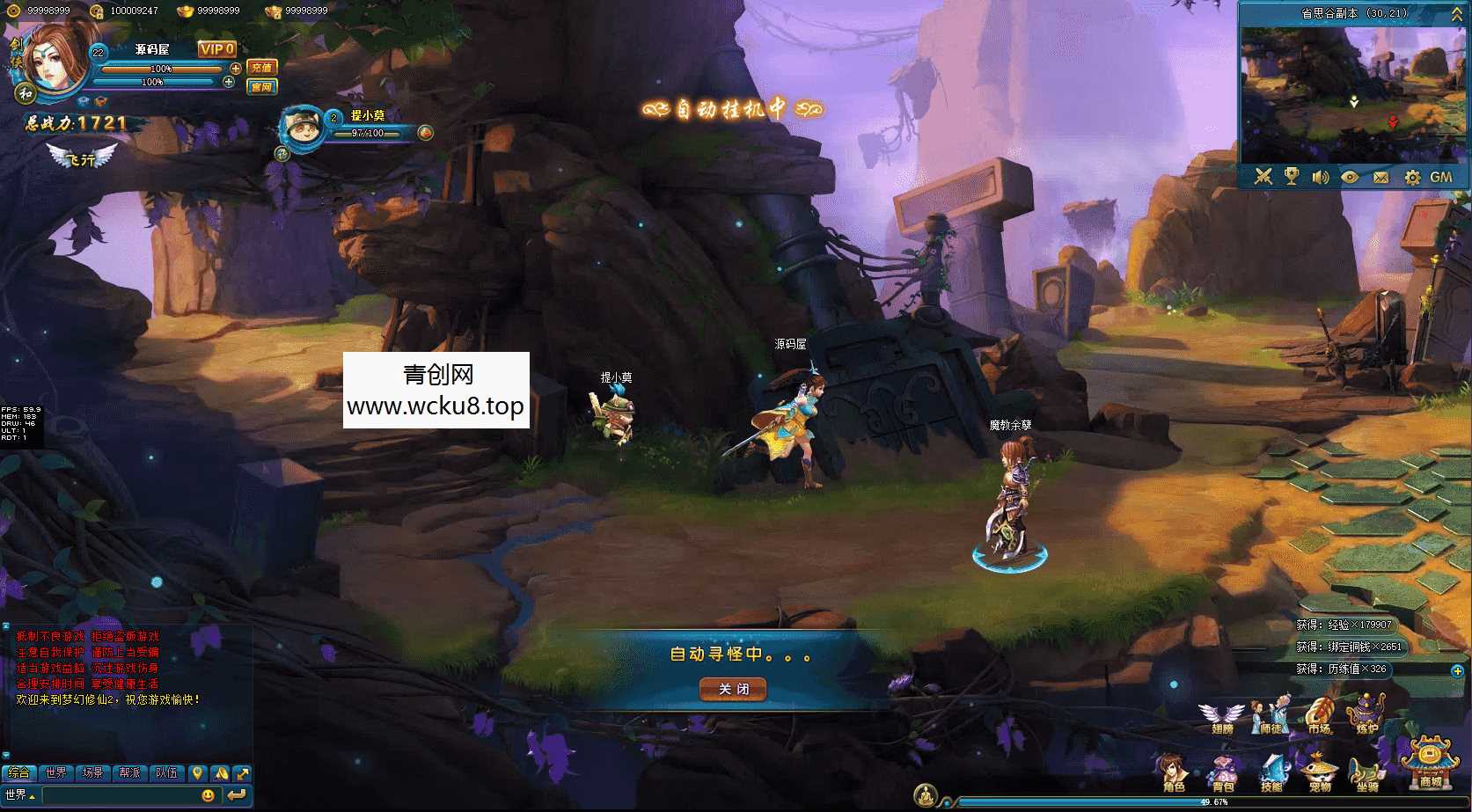Click the GM contact icon near the minimap
This screenshot has height=812, width=1472.
[1442, 176]
